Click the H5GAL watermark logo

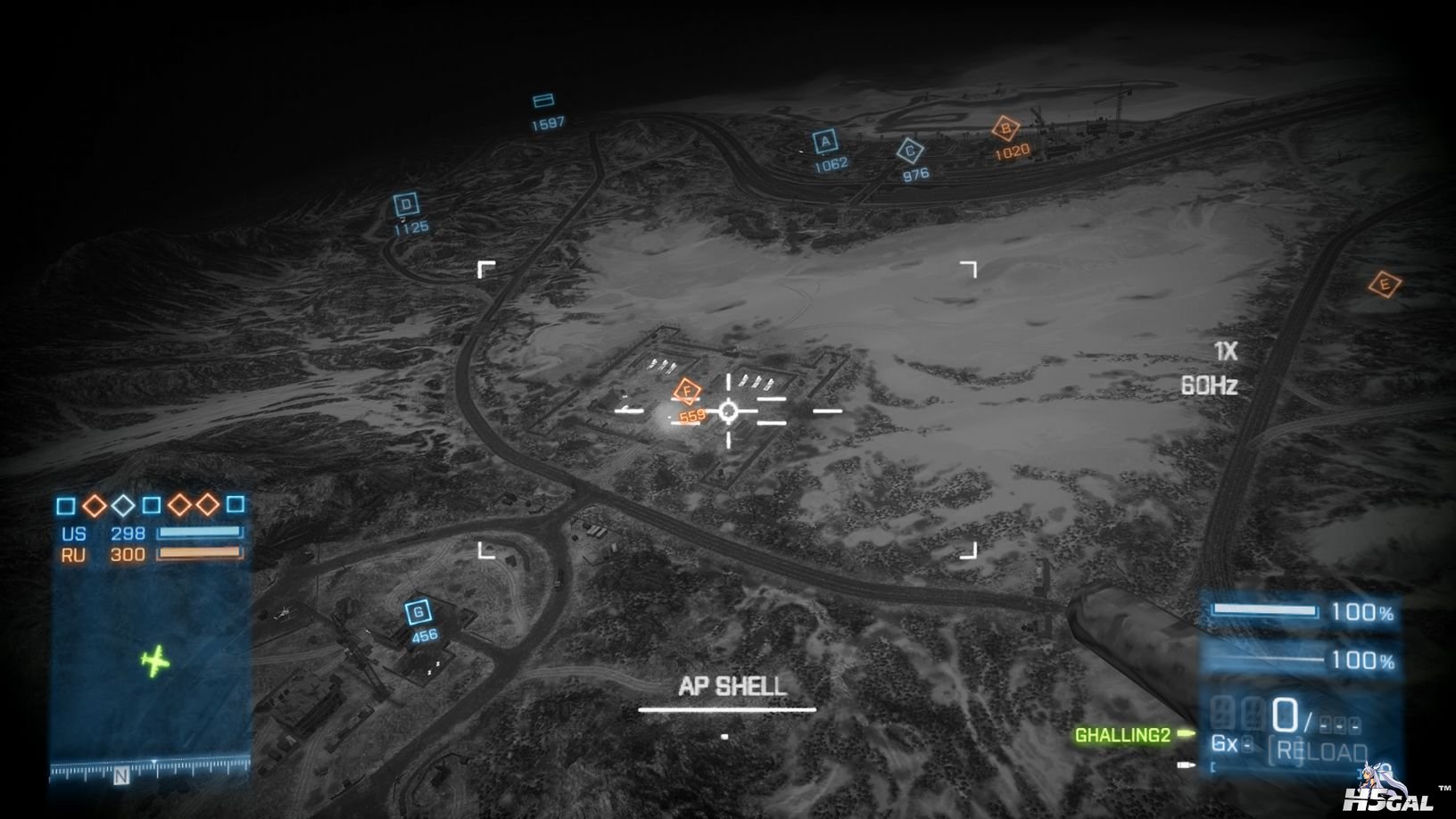coord(1388,792)
